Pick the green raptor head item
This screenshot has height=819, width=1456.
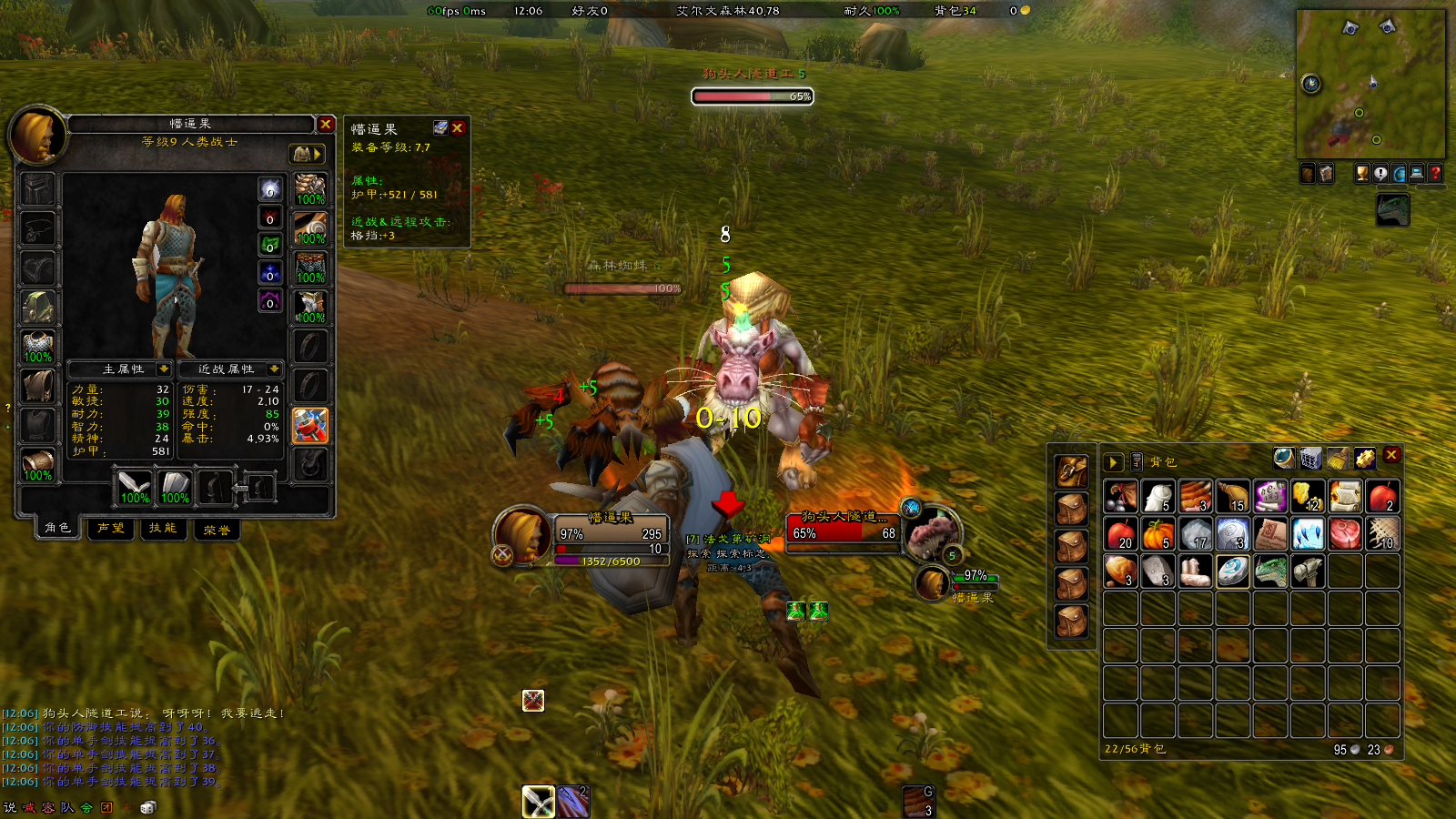(x=1270, y=571)
